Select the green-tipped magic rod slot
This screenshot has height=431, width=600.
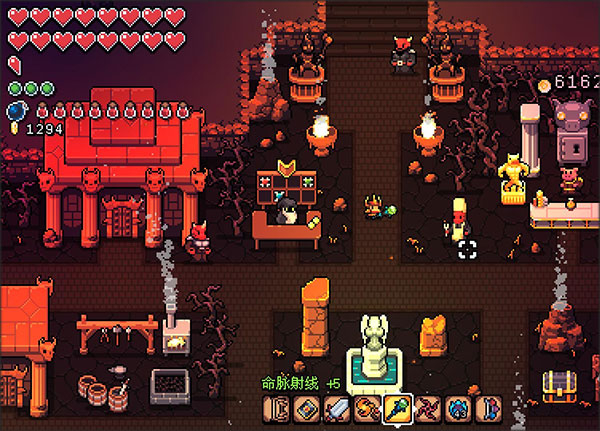tap(398, 410)
